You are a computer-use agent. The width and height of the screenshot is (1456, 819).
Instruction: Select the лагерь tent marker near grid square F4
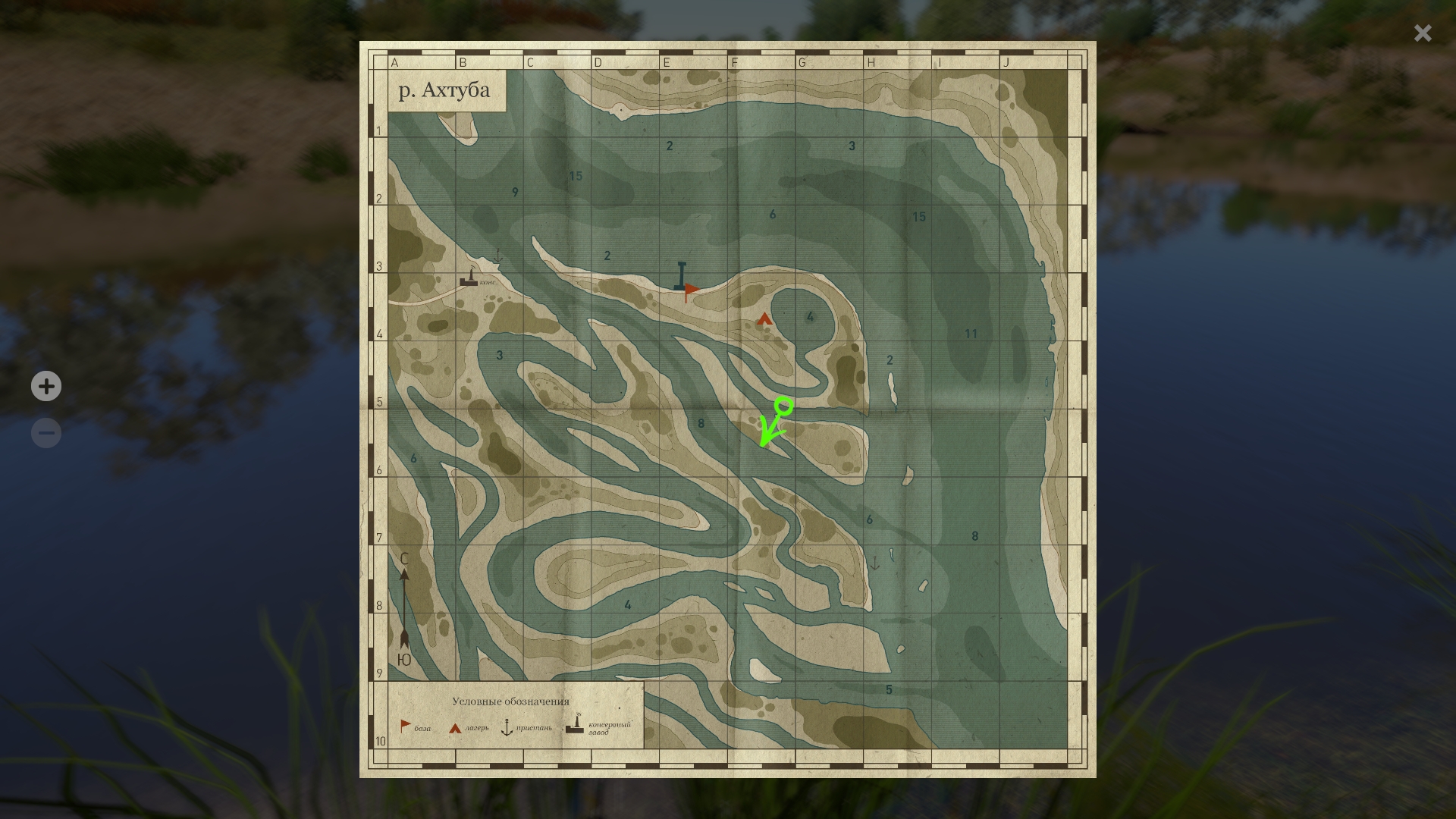click(764, 319)
